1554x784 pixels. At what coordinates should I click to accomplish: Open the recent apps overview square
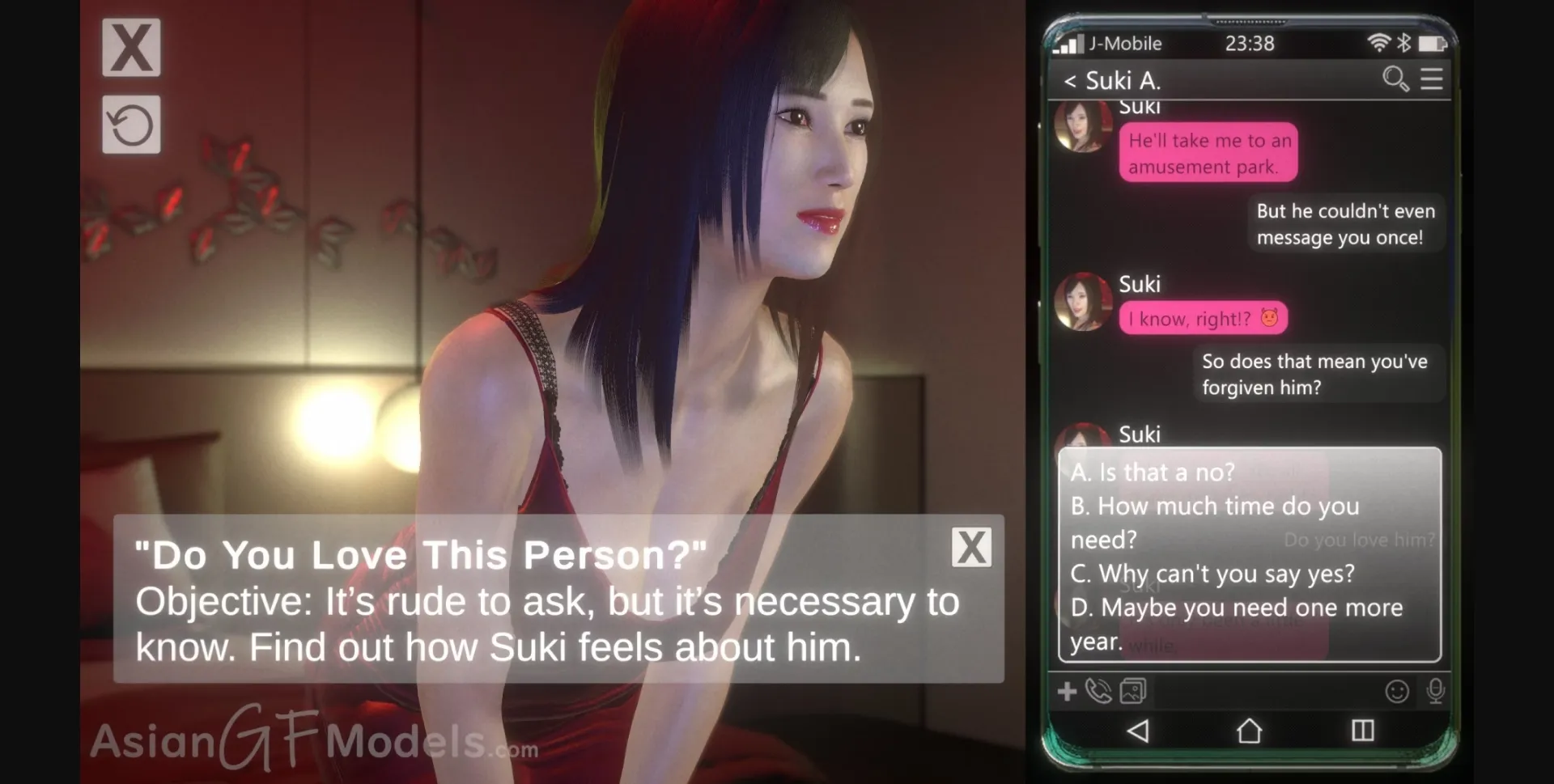(x=1361, y=731)
